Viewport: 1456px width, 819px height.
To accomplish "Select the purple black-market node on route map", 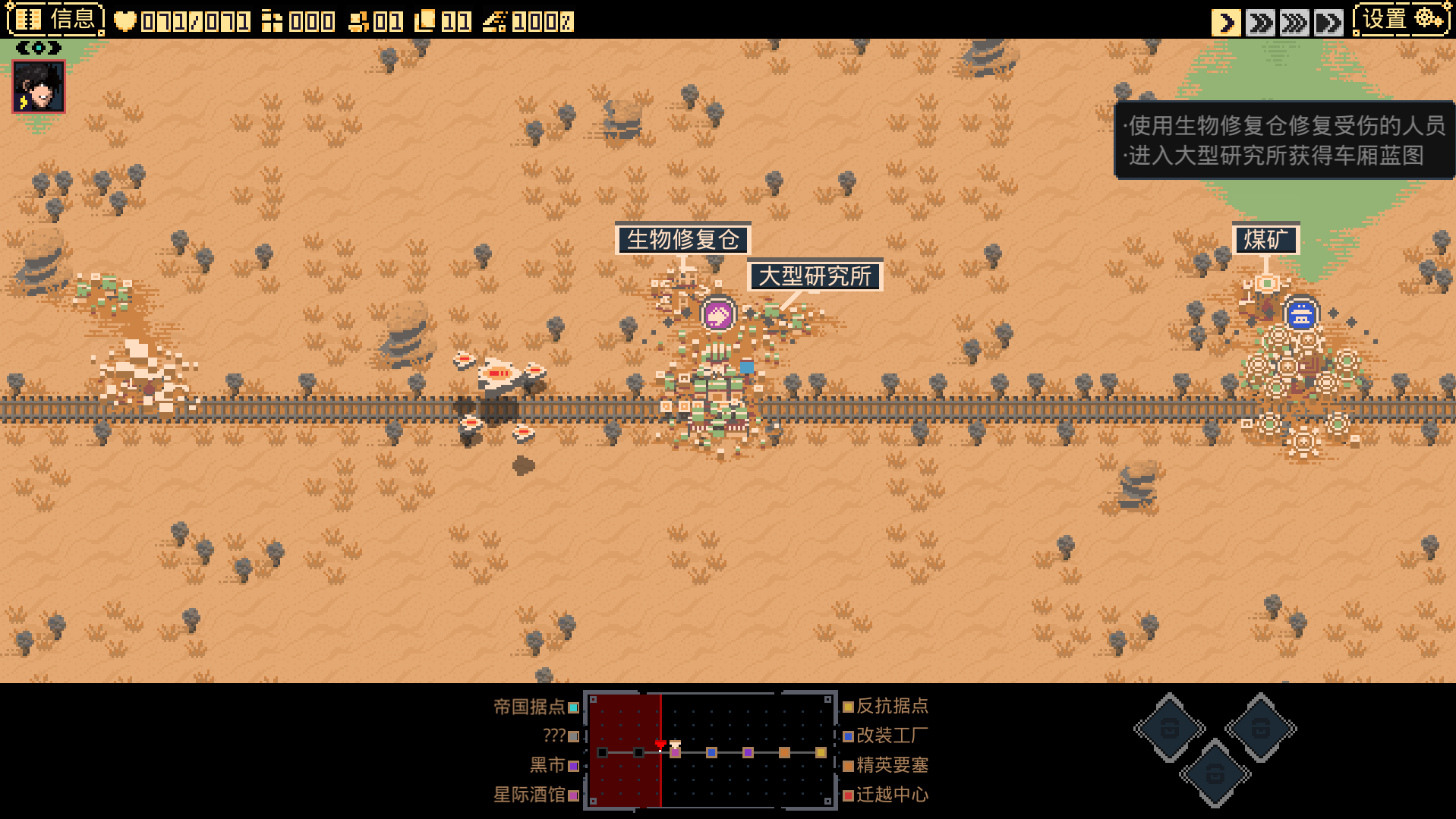I will pyautogui.click(x=748, y=752).
